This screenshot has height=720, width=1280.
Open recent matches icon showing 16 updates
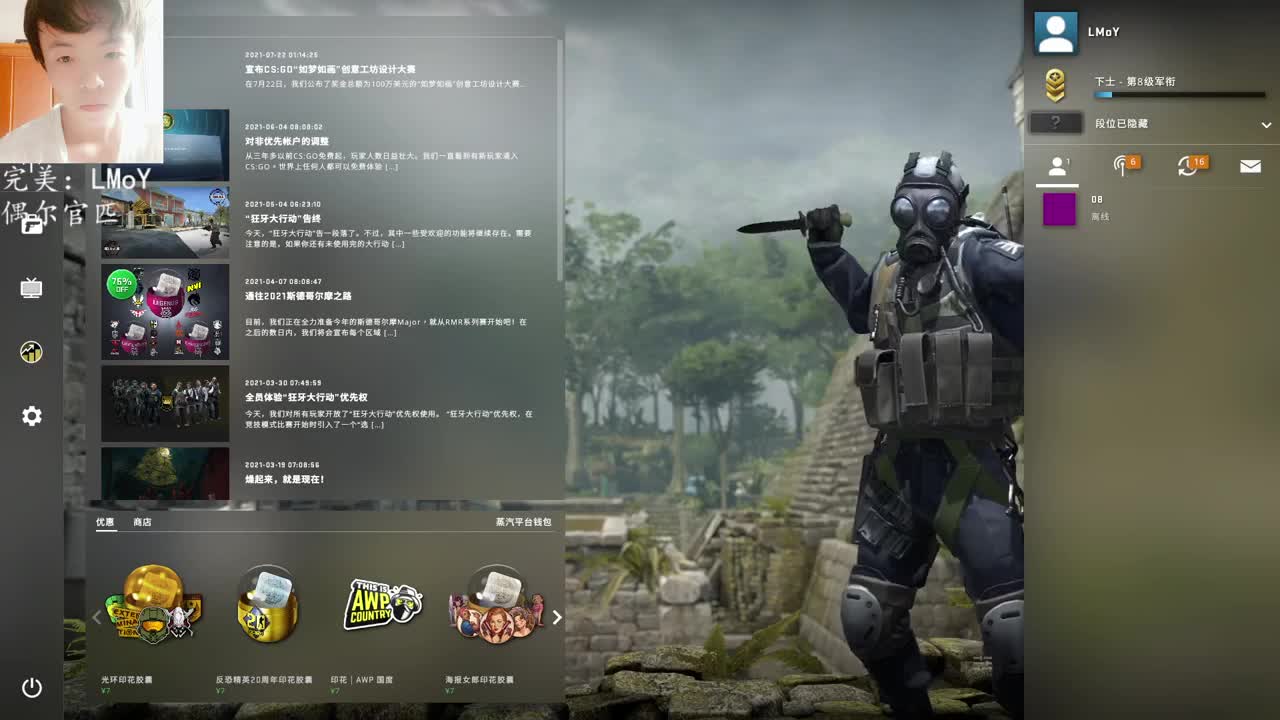pyautogui.click(x=1188, y=166)
